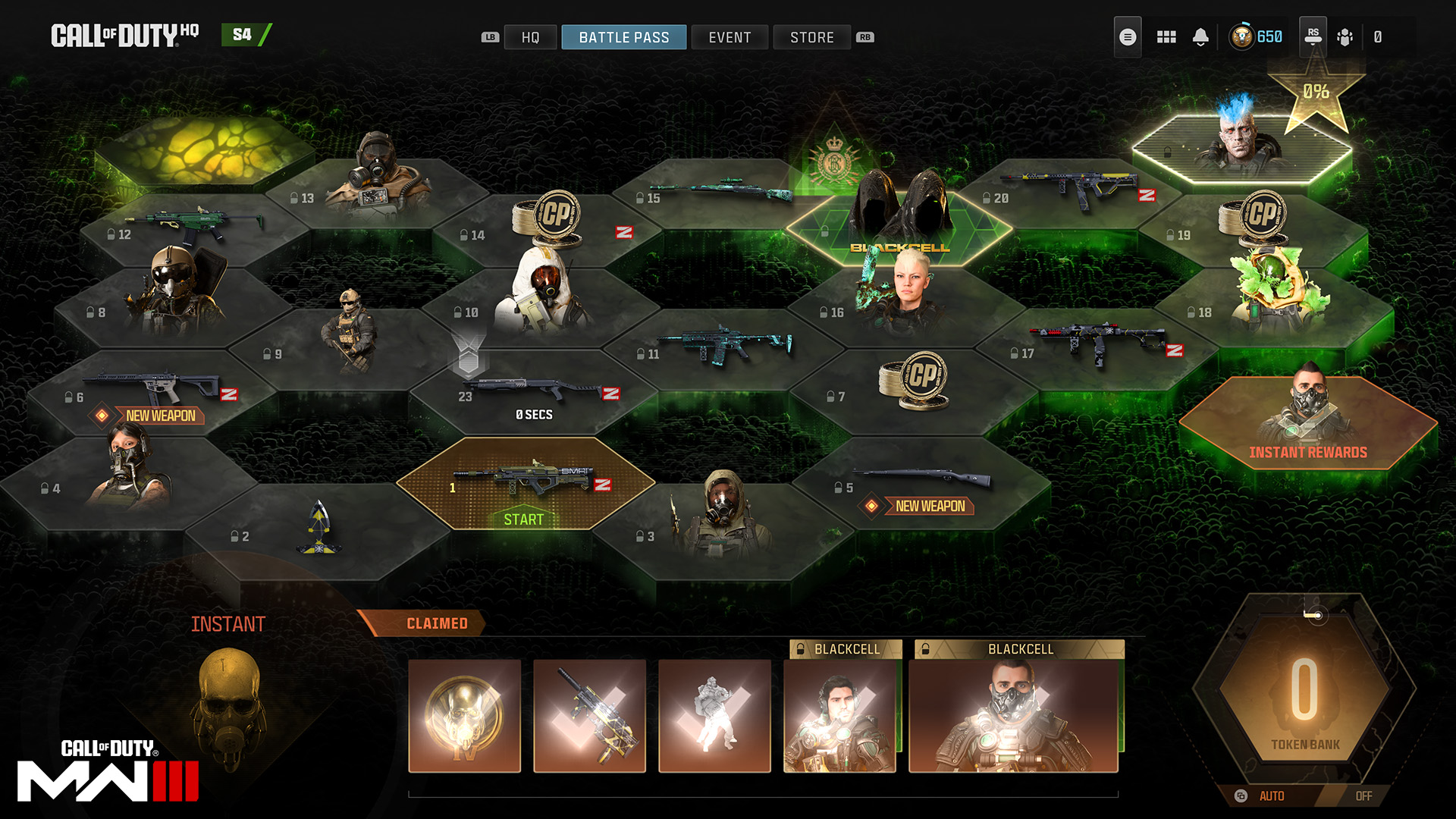
Task: View the claimed weapon blueprint reward
Action: (x=589, y=716)
